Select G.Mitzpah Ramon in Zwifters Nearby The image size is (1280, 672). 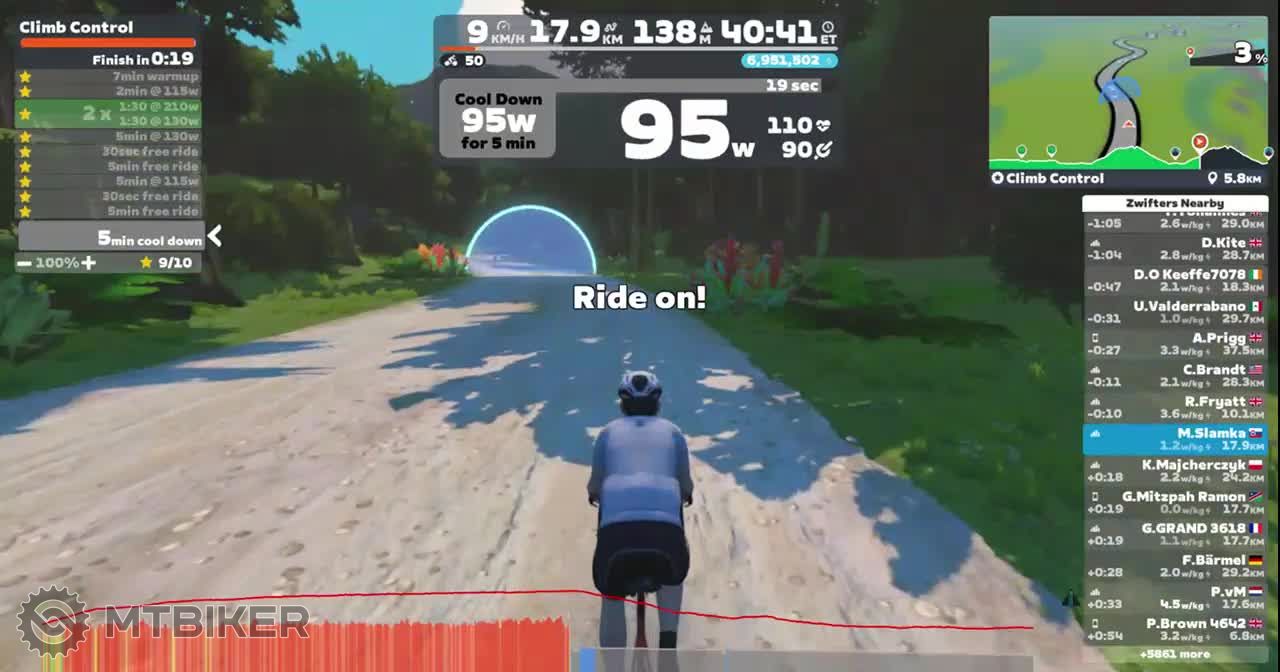point(1175,502)
